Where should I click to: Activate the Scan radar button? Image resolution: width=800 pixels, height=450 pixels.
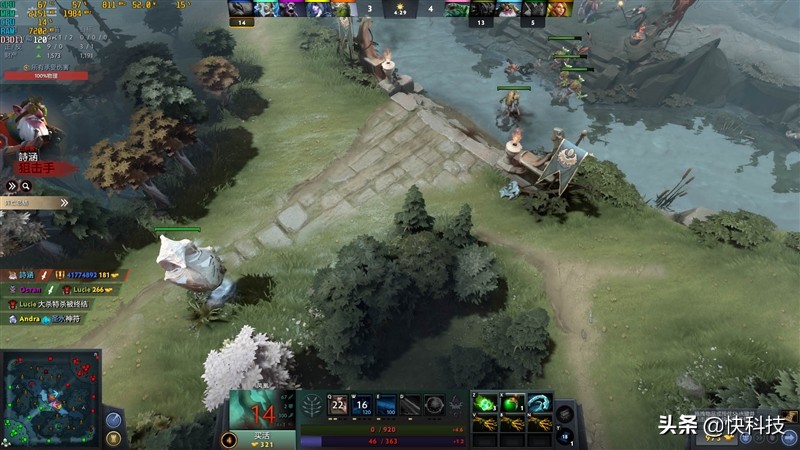coord(113,418)
